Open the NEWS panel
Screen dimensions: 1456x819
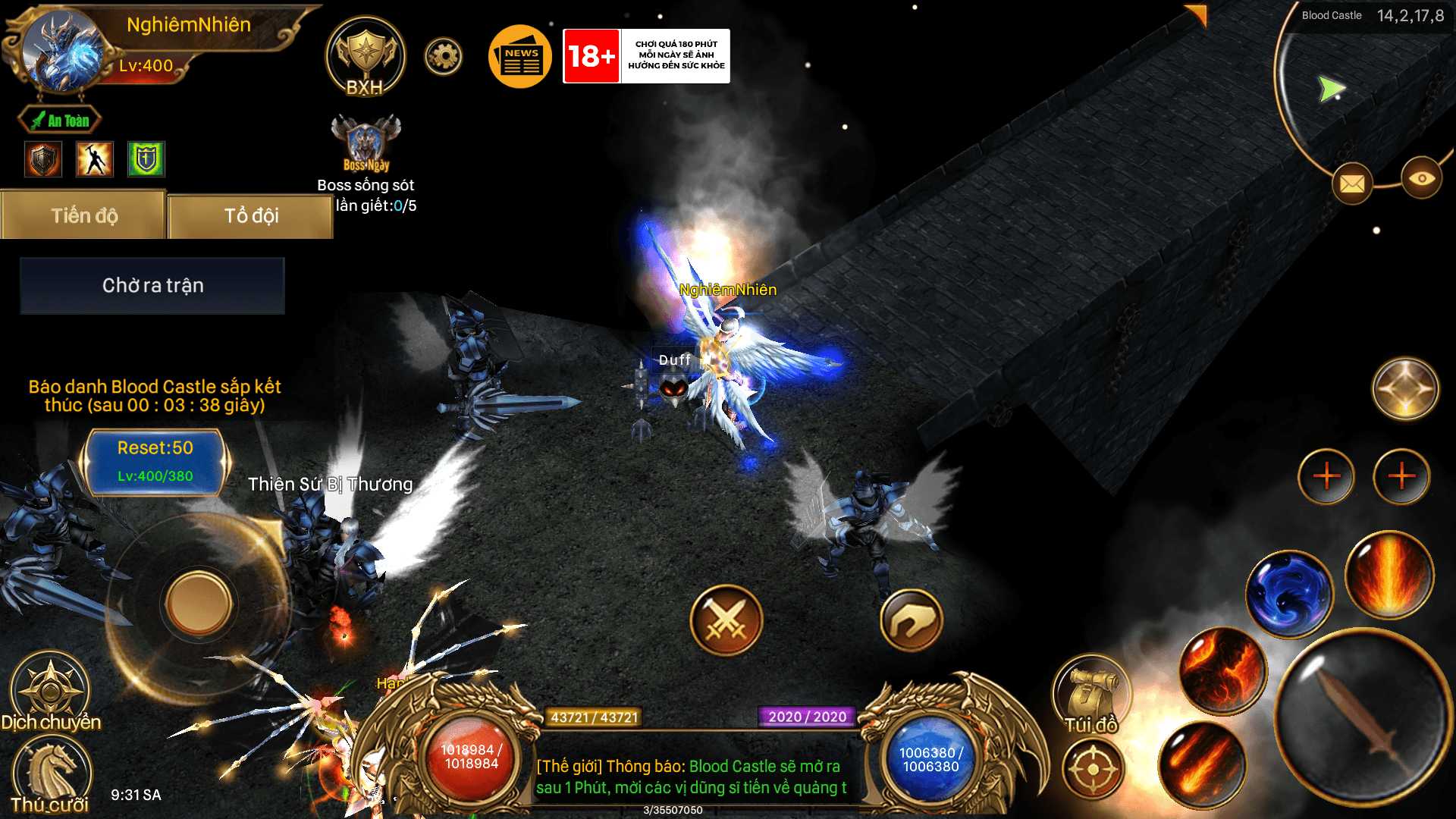click(x=520, y=57)
